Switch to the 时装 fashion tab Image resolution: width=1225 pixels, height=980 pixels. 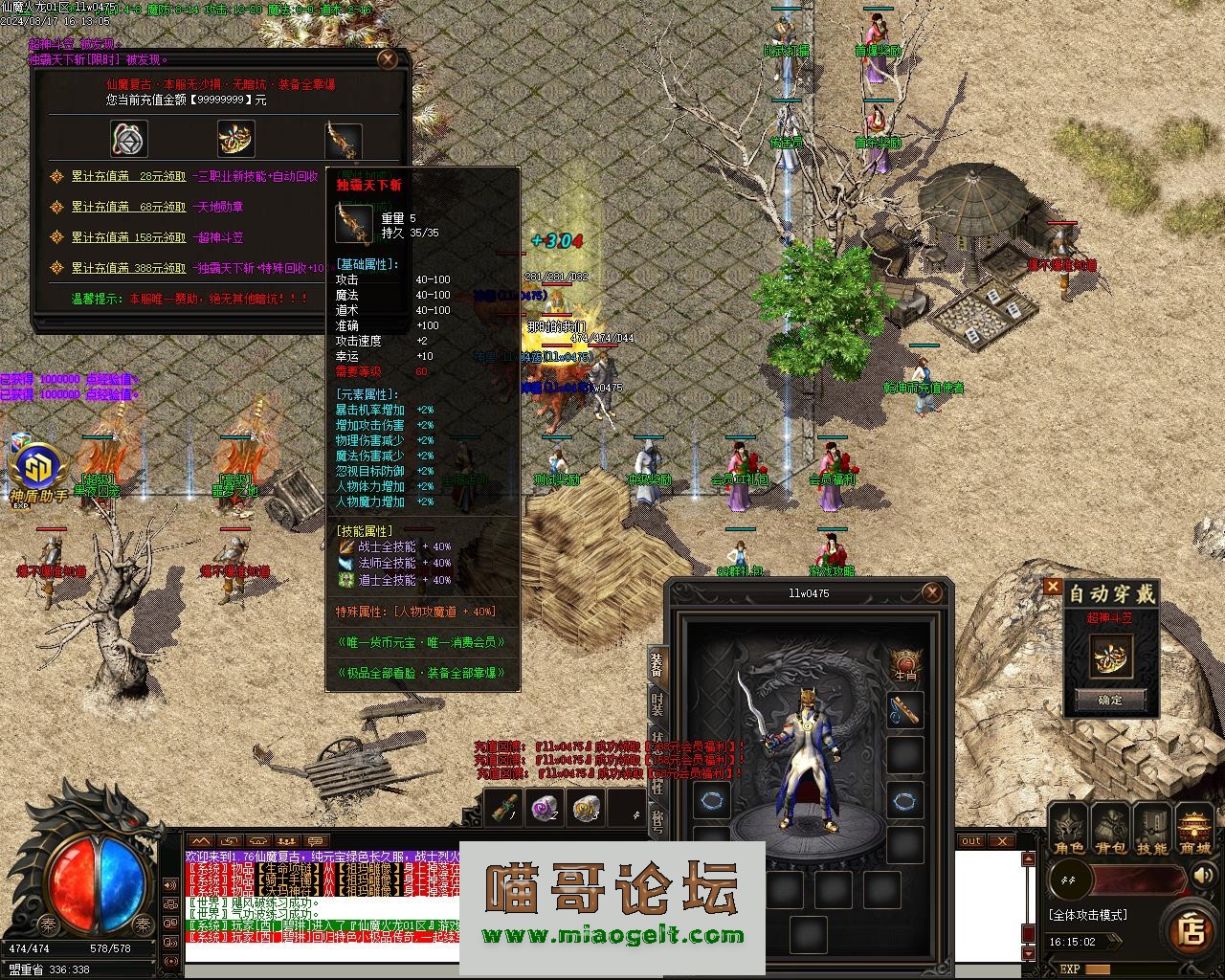coord(657,704)
